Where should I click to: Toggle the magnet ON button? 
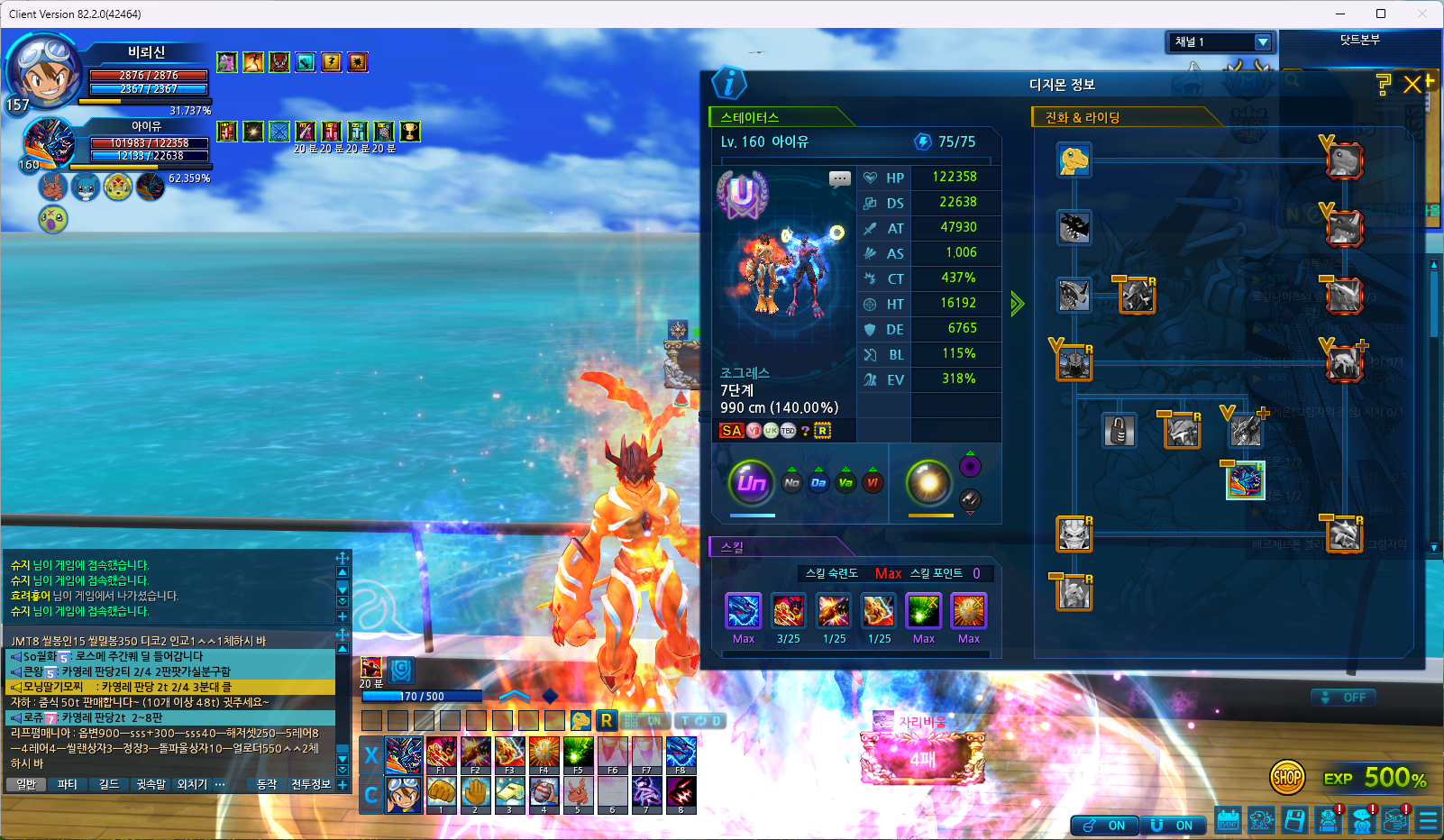(x=1172, y=826)
